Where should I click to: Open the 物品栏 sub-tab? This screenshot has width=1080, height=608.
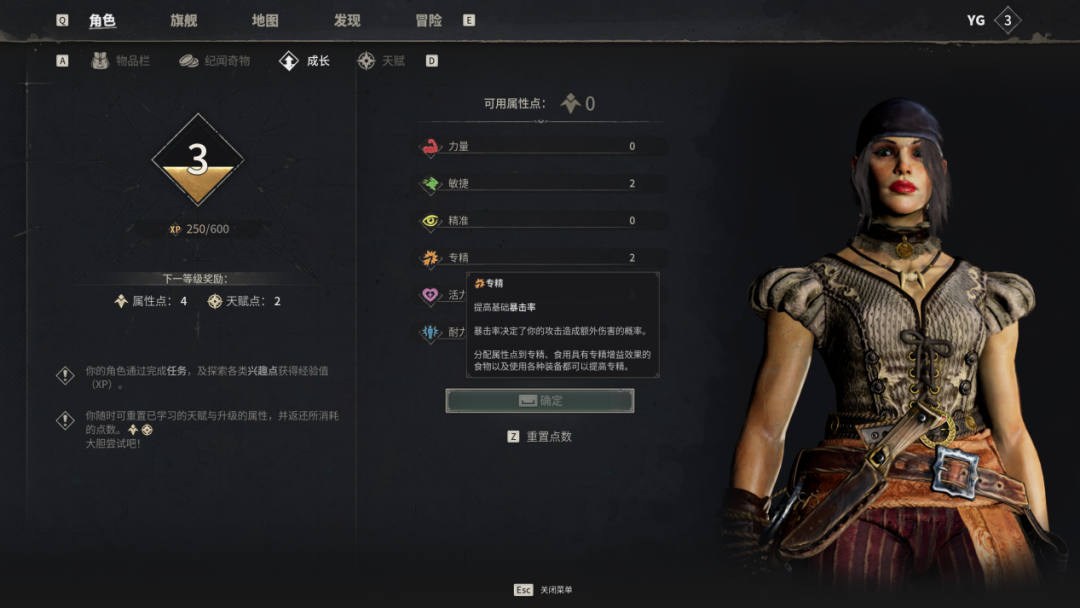pyautogui.click(x=121, y=61)
